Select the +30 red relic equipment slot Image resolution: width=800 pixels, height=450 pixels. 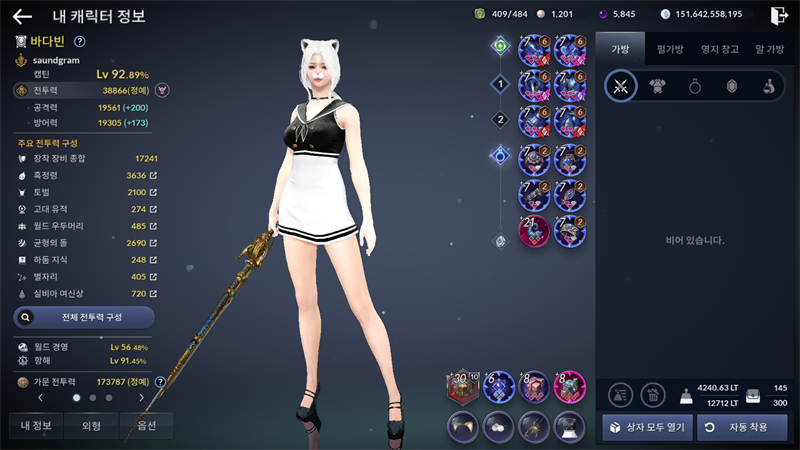[x=462, y=388]
